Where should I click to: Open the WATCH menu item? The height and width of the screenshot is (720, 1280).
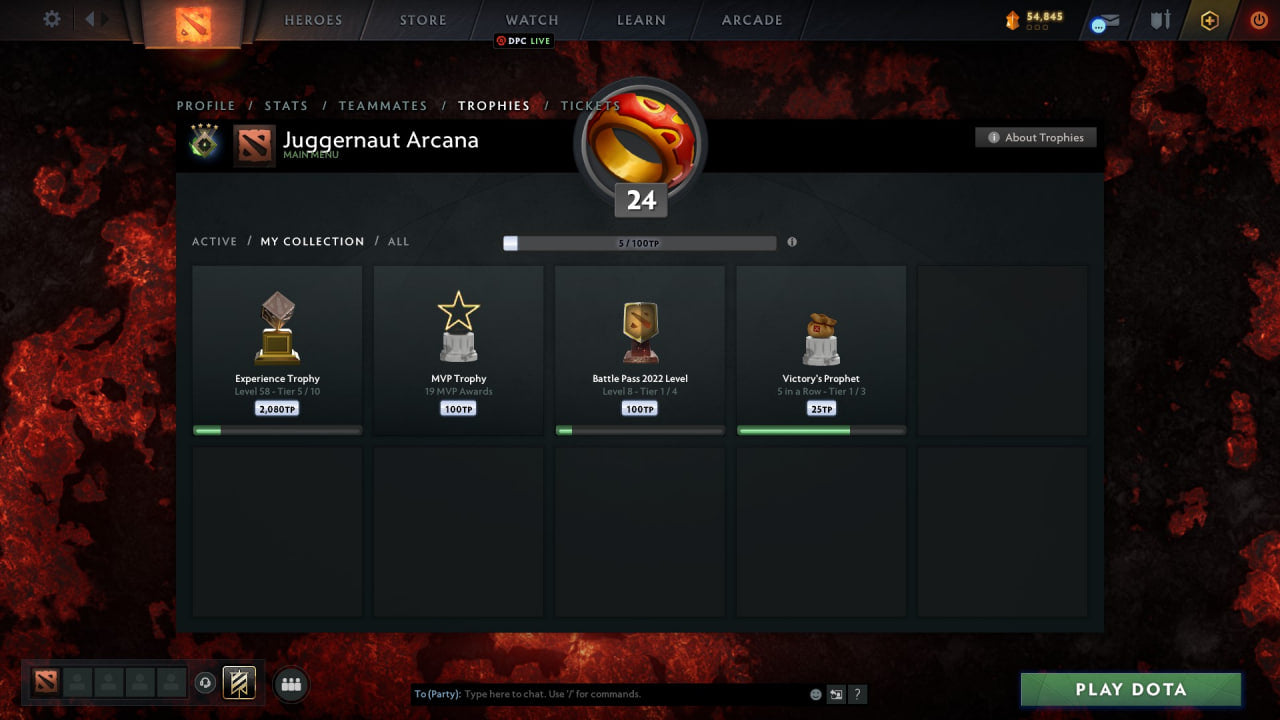(x=531, y=19)
